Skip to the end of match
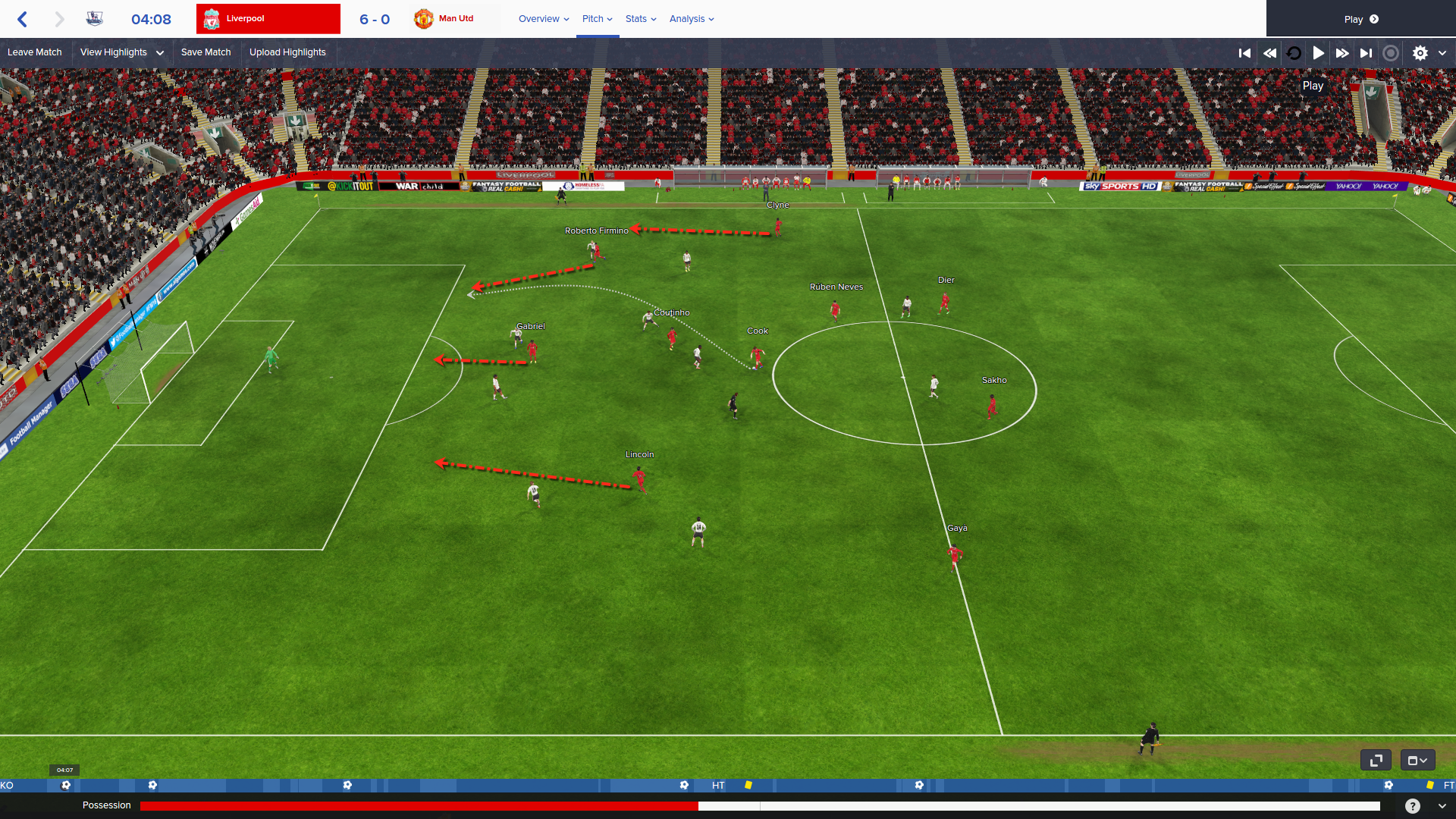 (x=1366, y=53)
